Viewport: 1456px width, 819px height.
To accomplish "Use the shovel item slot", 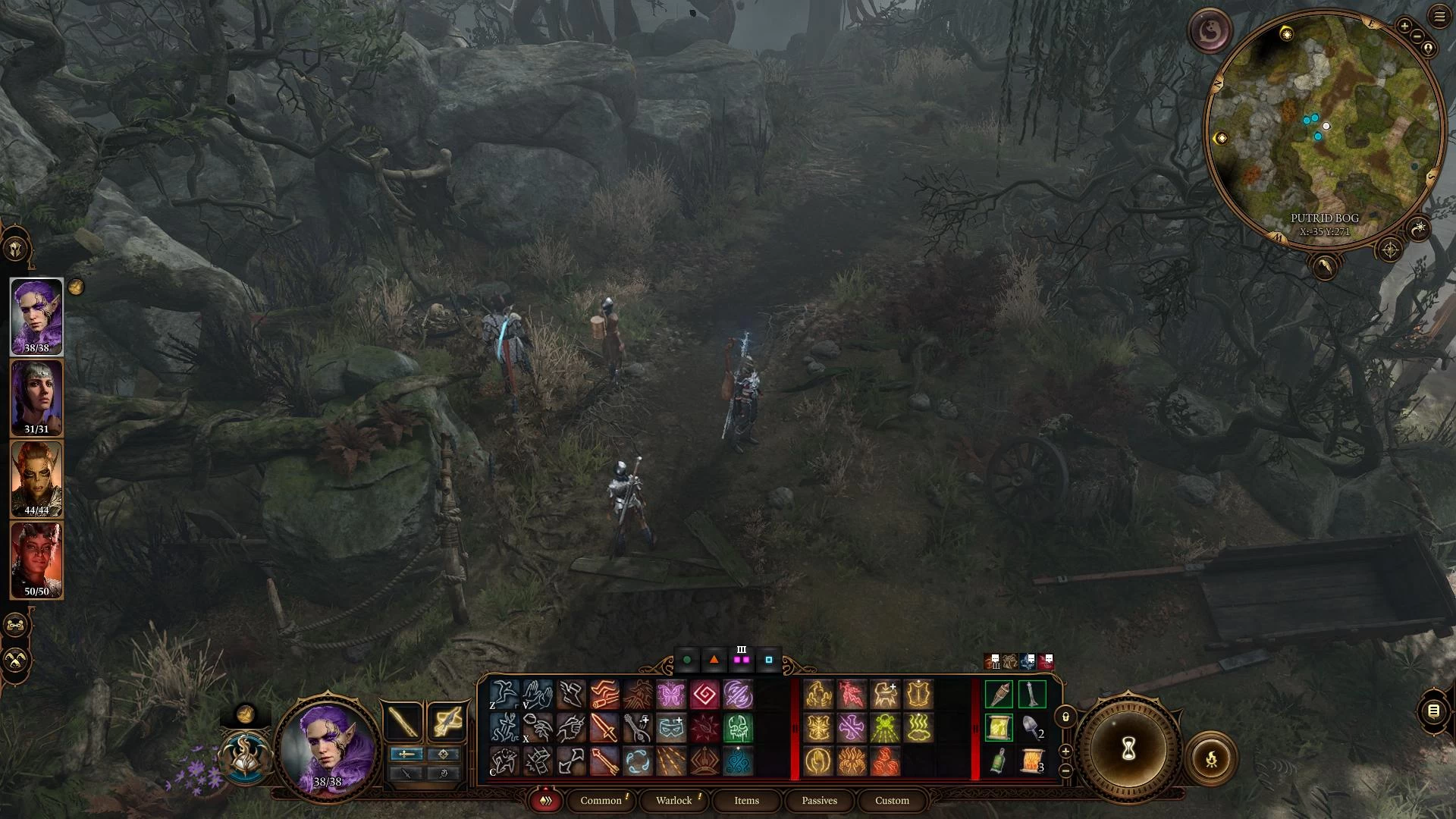I will (x=1031, y=727).
